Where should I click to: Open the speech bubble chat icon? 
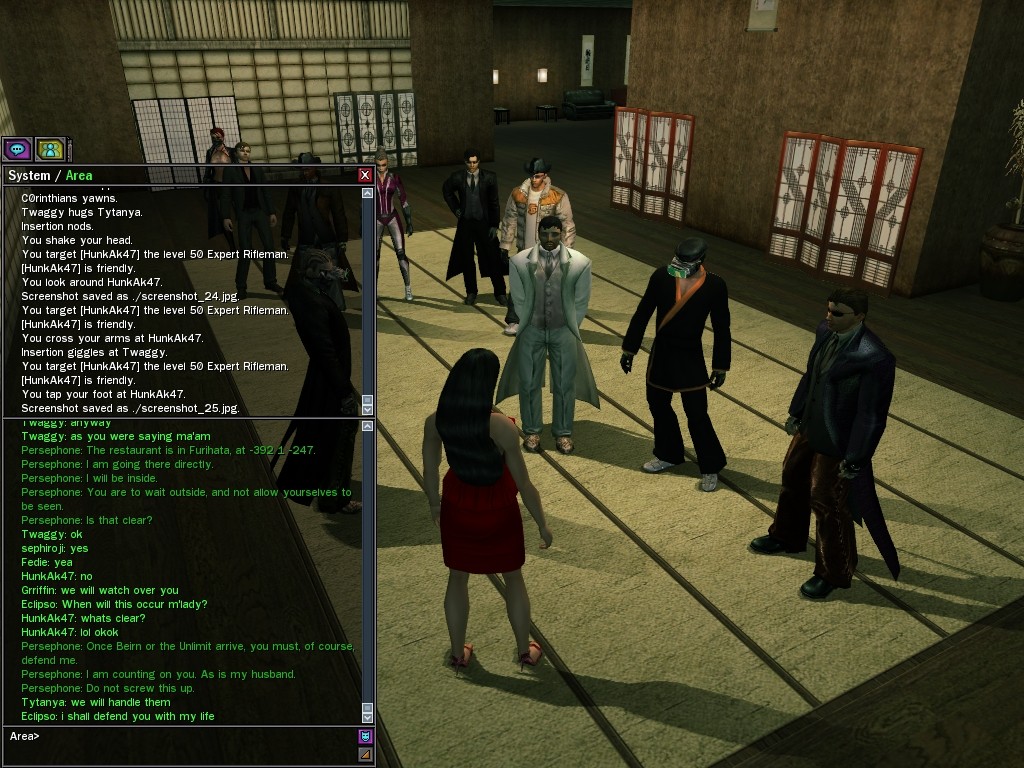(17, 150)
